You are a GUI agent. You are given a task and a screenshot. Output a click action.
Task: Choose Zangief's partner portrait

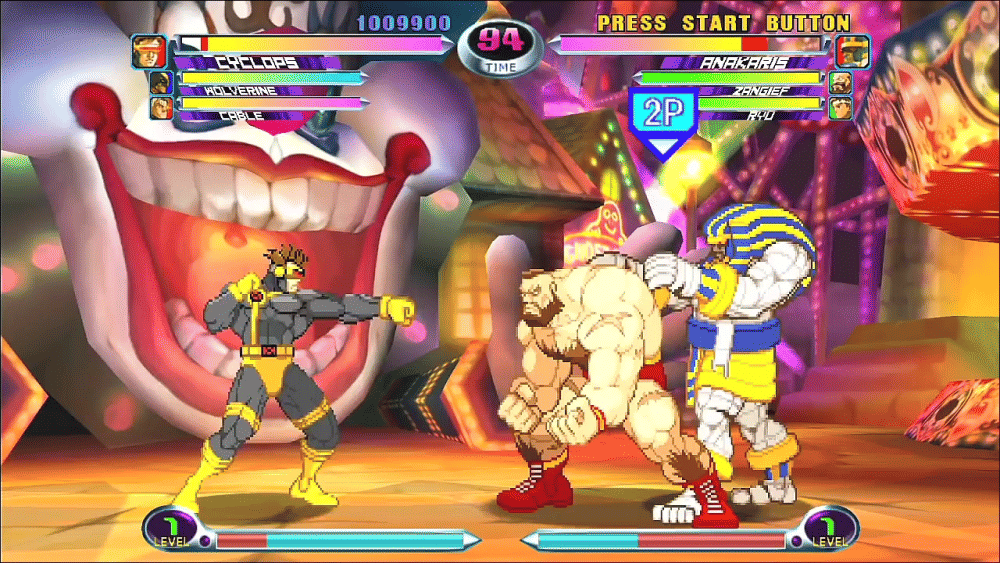[x=840, y=83]
